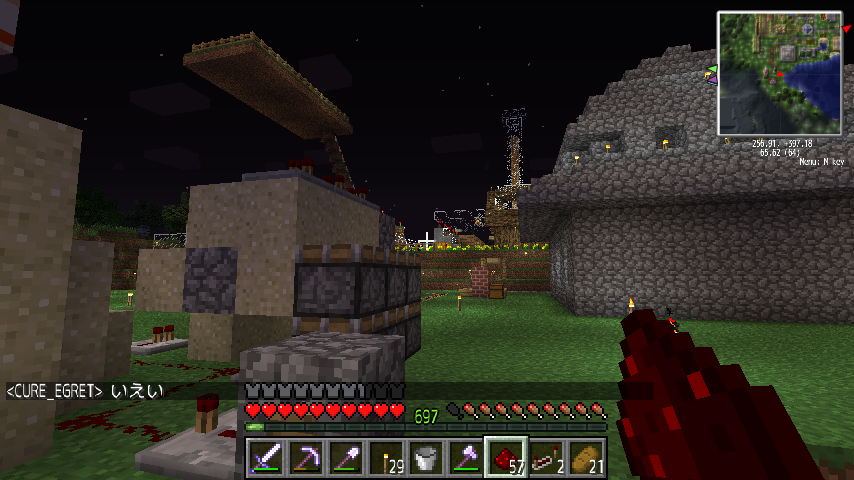Click the minimap in the corner
This screenshot has height=480, width=854.
779,73
